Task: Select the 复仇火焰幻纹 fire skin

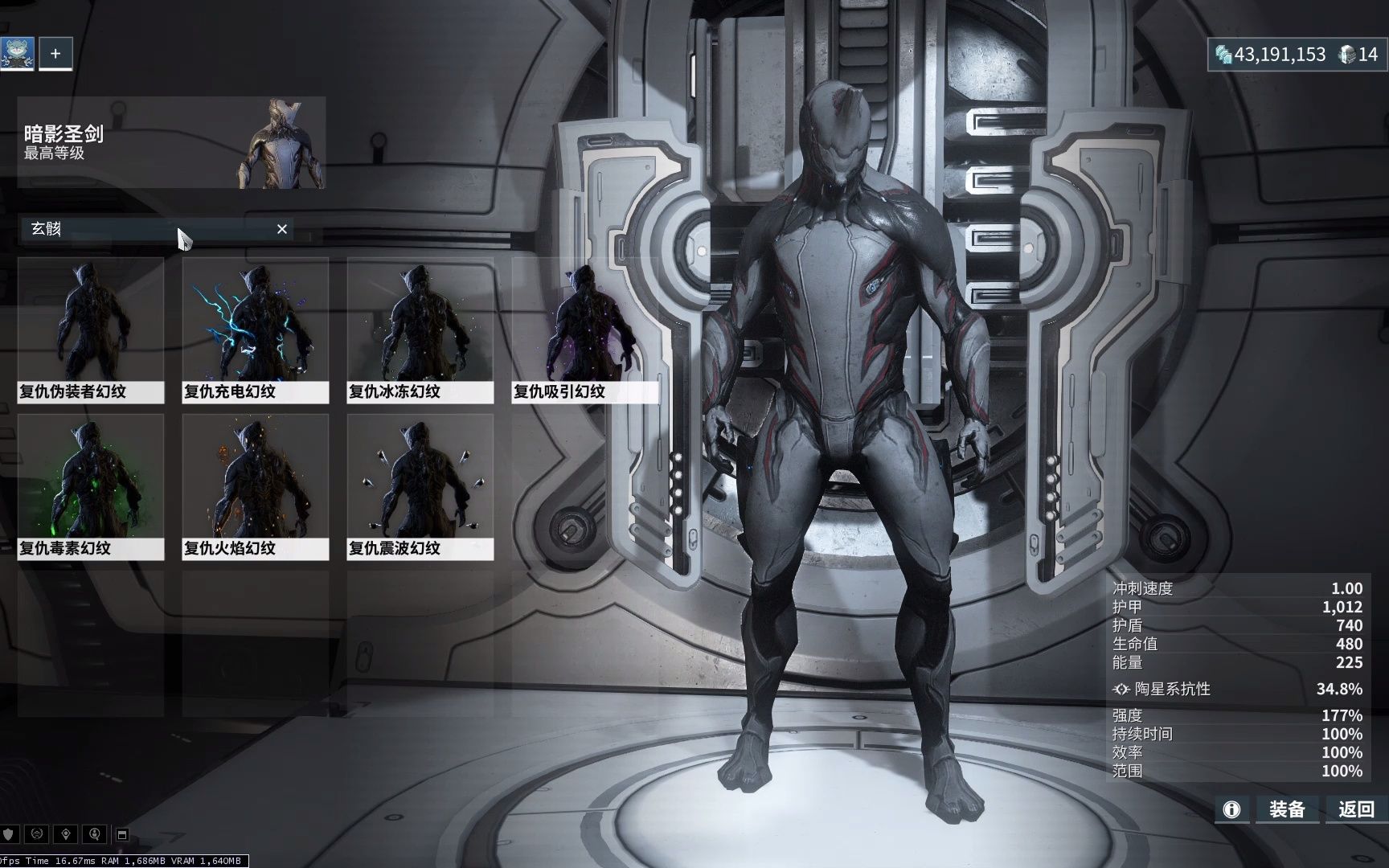Action: [256, 487]
